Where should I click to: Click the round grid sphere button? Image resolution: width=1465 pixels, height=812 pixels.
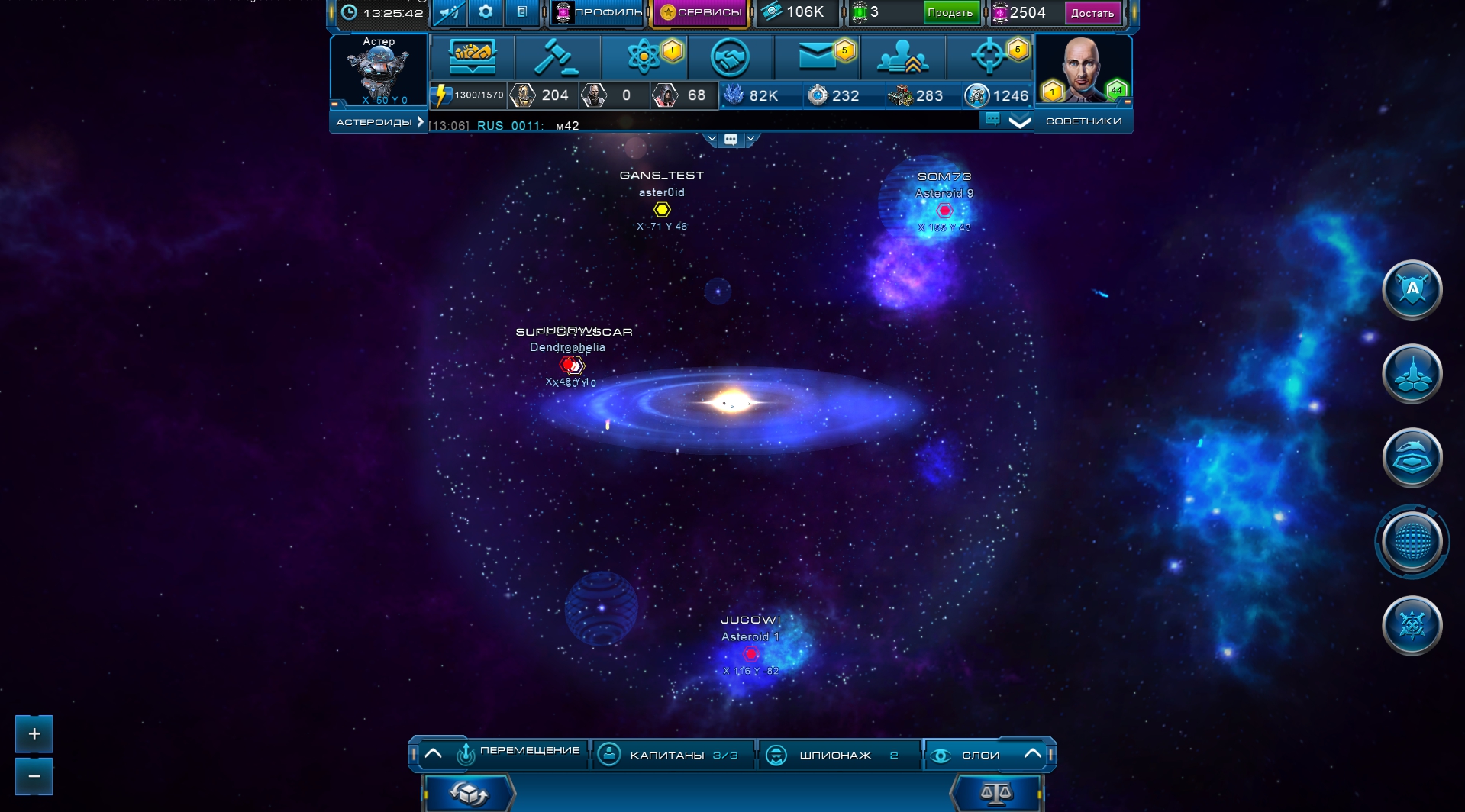pos(1412,542)
